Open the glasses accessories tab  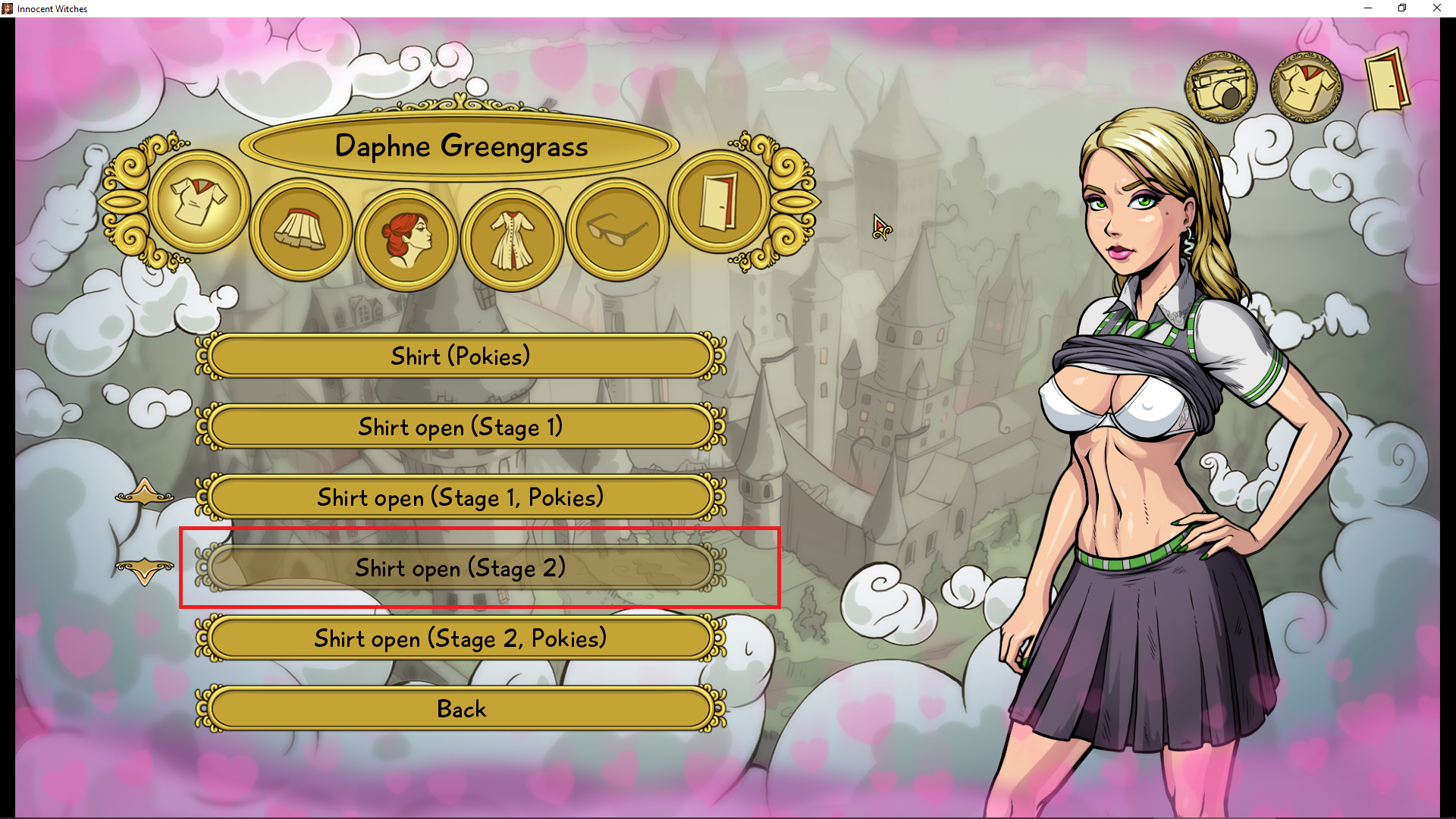pyautogui.click(x=617, y=230)
